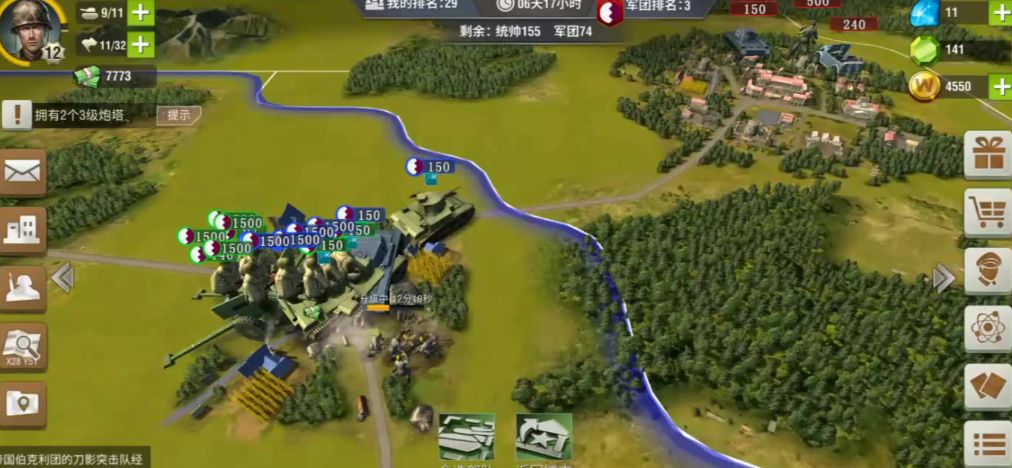Collapse the left side menu arrow
Image resolution: width=1012 pixels, height=468 pixels.
(x=63, y=277)
